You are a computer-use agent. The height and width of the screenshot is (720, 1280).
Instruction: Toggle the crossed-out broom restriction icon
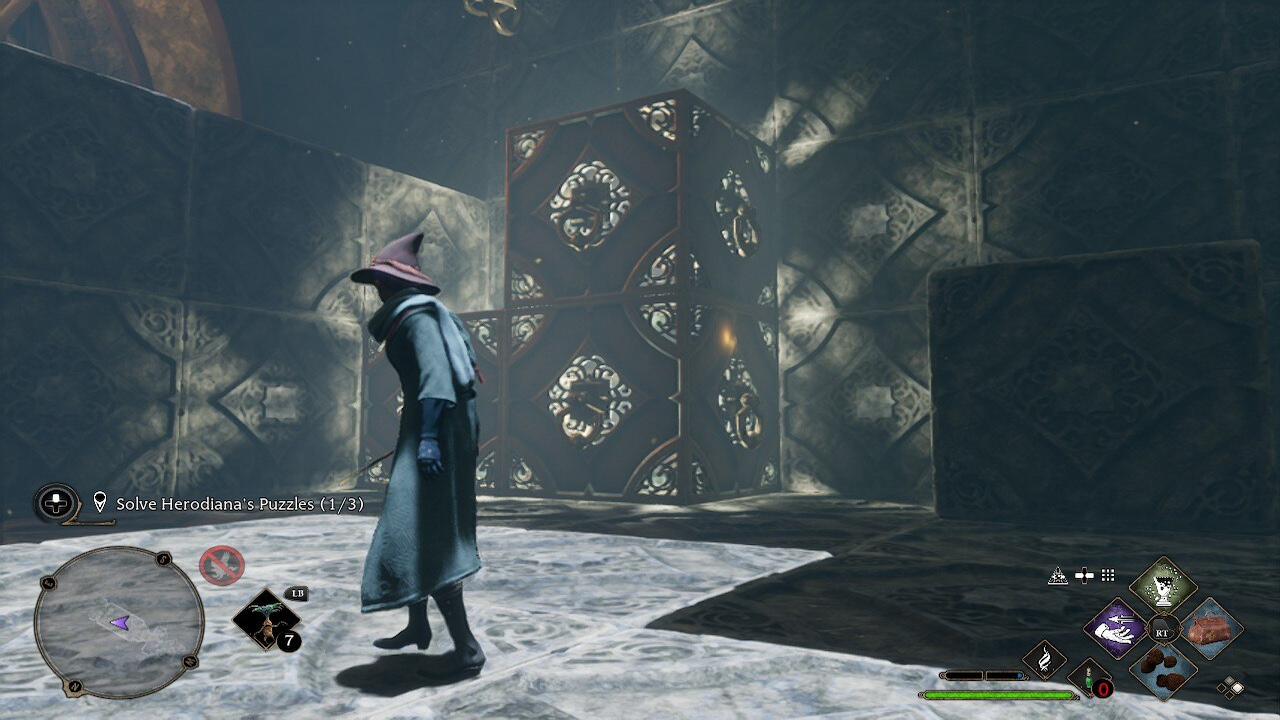pos(220,563)
